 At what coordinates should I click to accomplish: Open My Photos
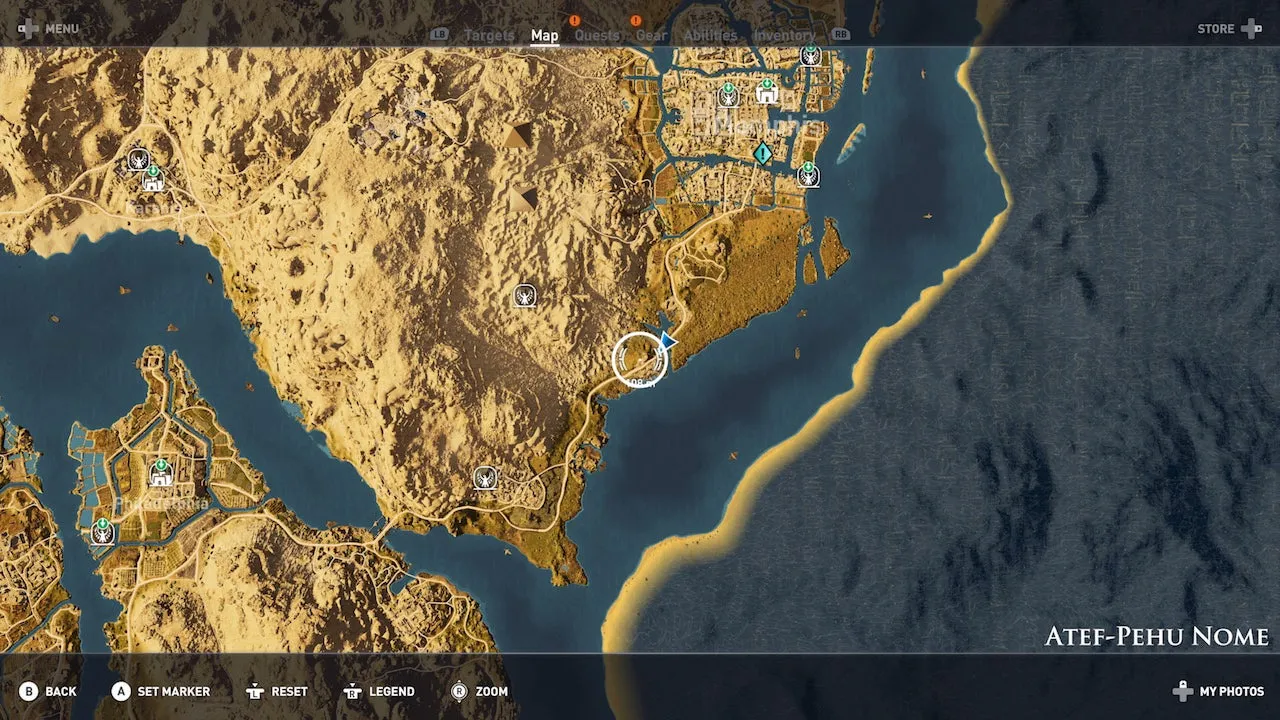pyautogui.click(x=1219, y=691)
